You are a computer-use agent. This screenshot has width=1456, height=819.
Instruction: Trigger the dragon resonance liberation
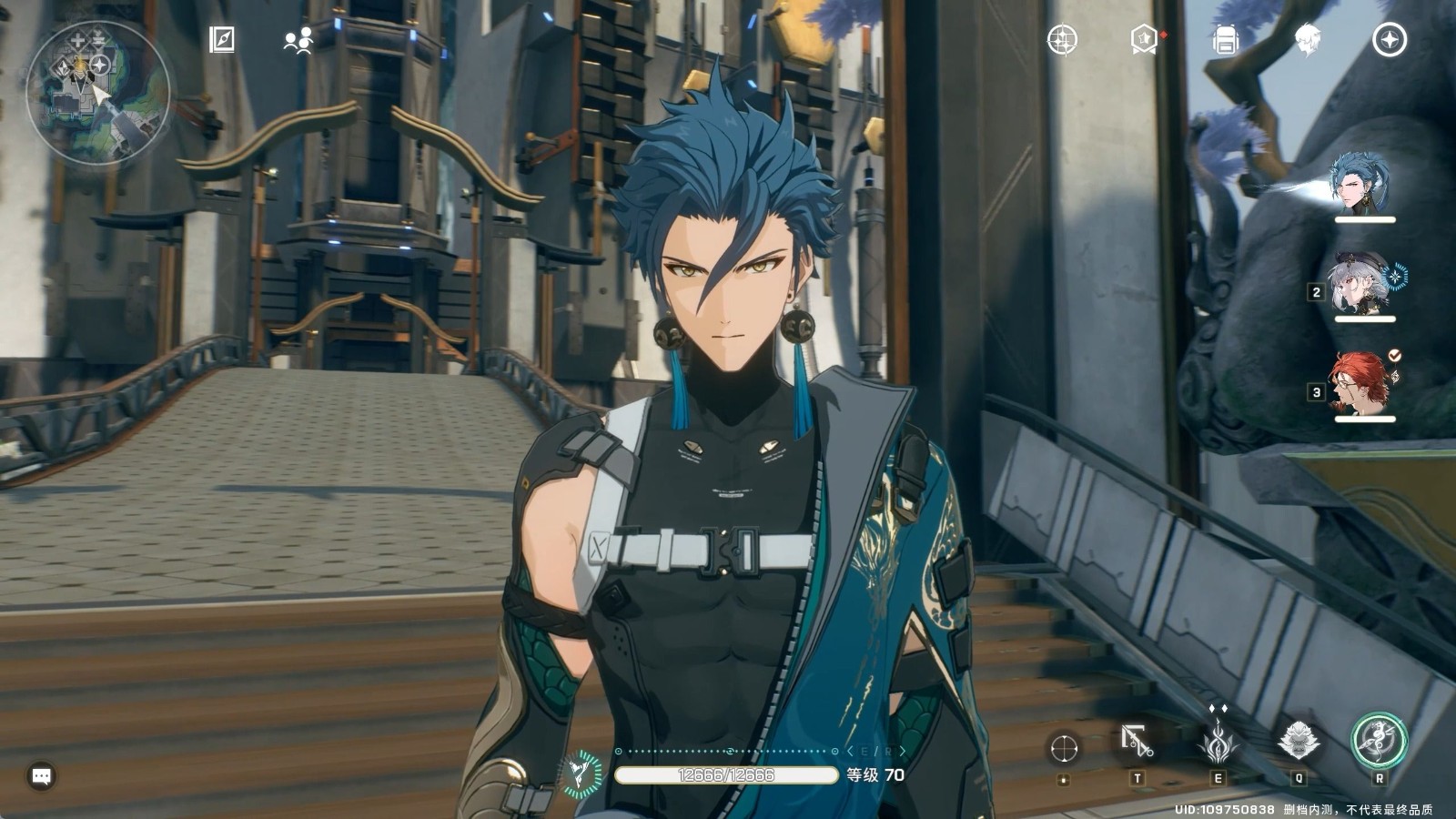[1379, 740]
